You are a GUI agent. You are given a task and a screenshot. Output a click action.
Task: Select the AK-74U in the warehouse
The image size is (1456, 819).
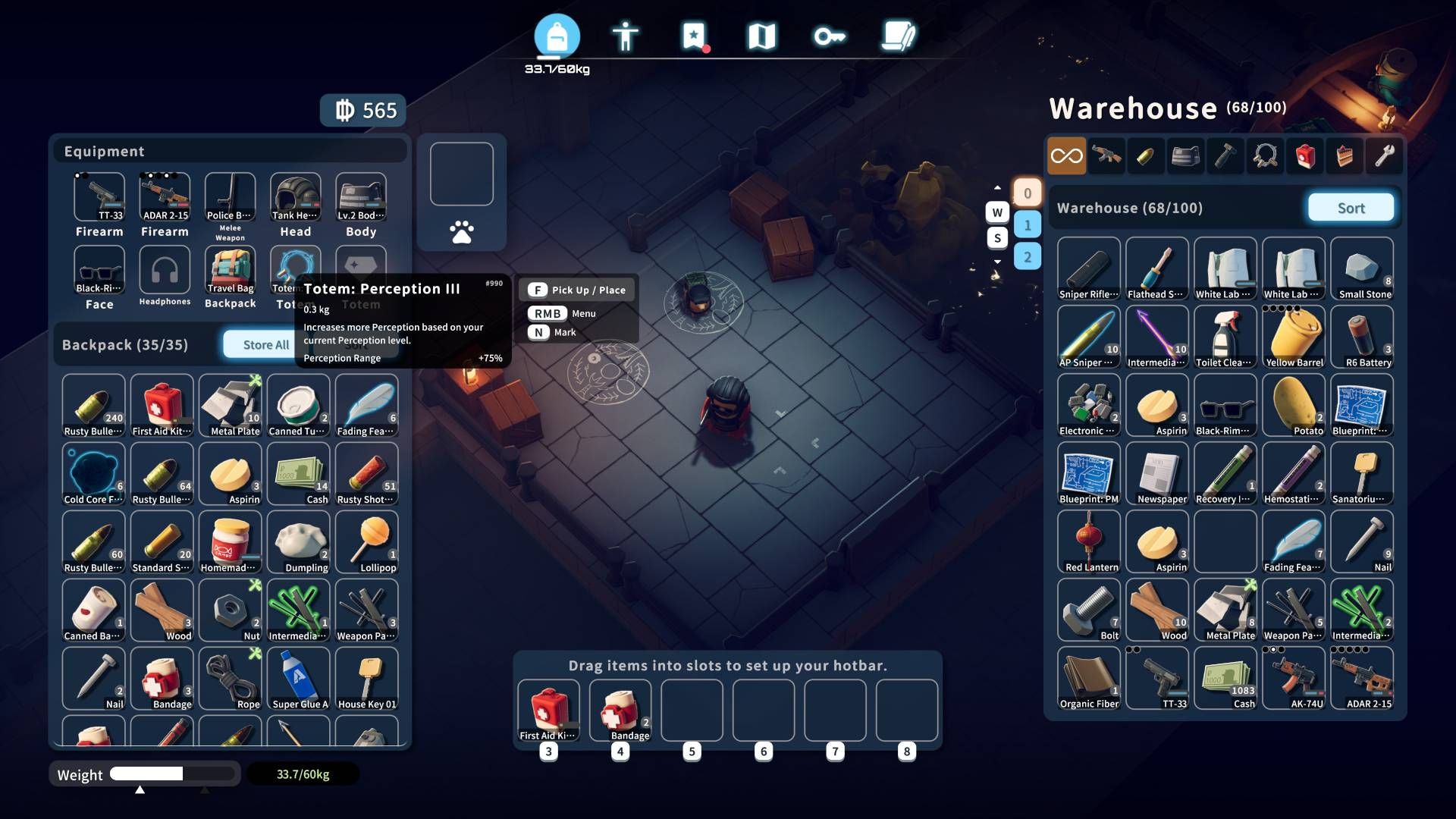coord(1294,679)
